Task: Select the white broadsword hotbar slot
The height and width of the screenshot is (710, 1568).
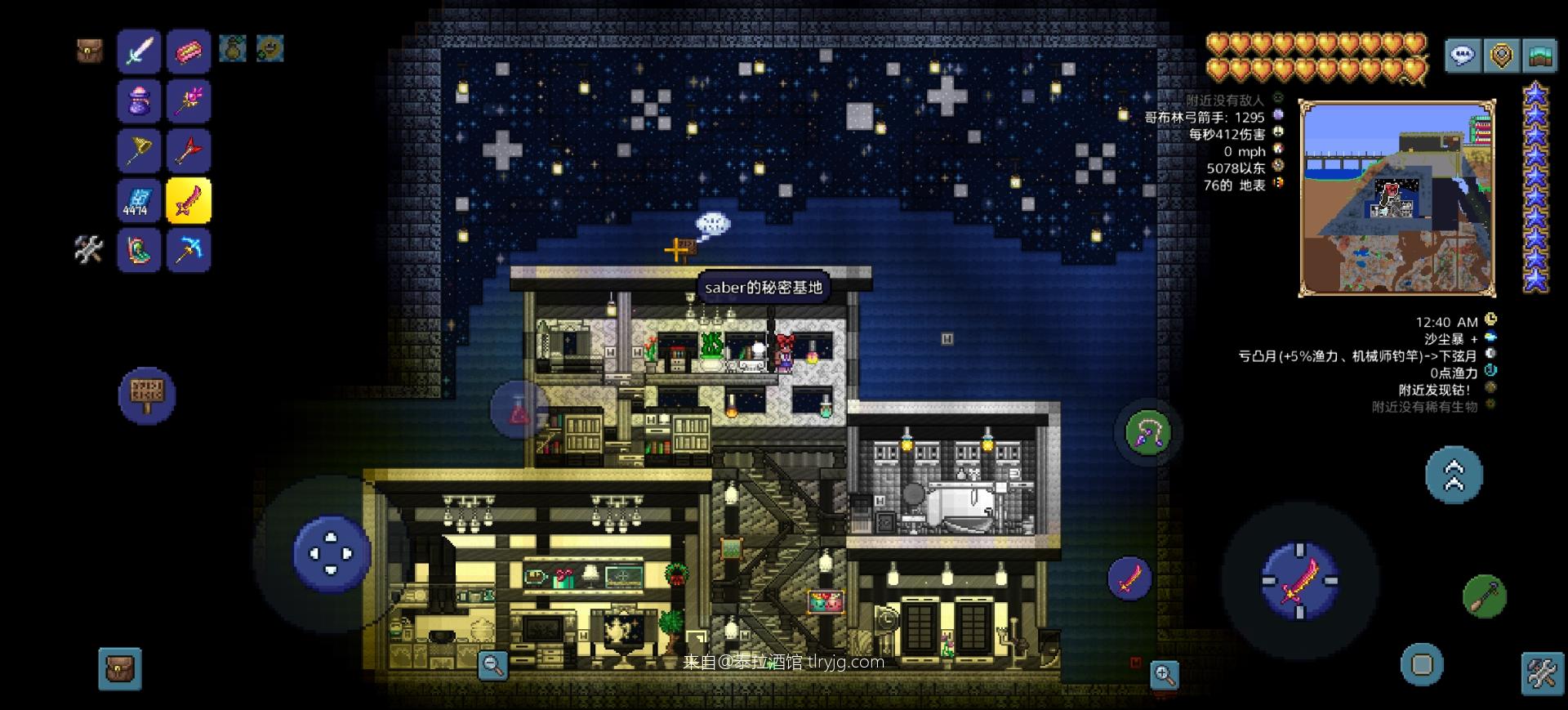Action: (x=139, y=51)
